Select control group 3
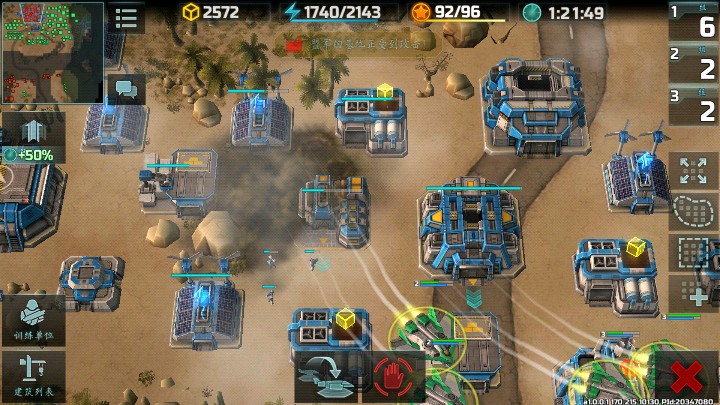The image size is (720, 405). coord(693,106)
